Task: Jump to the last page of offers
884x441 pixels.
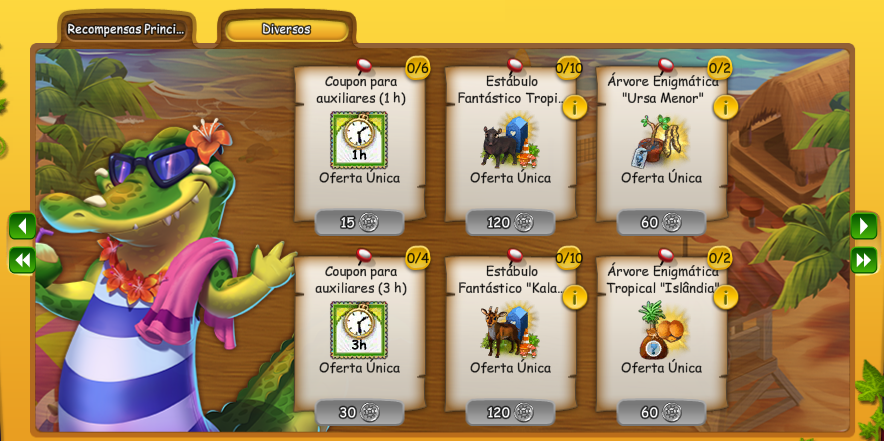Action: point(863,260)
